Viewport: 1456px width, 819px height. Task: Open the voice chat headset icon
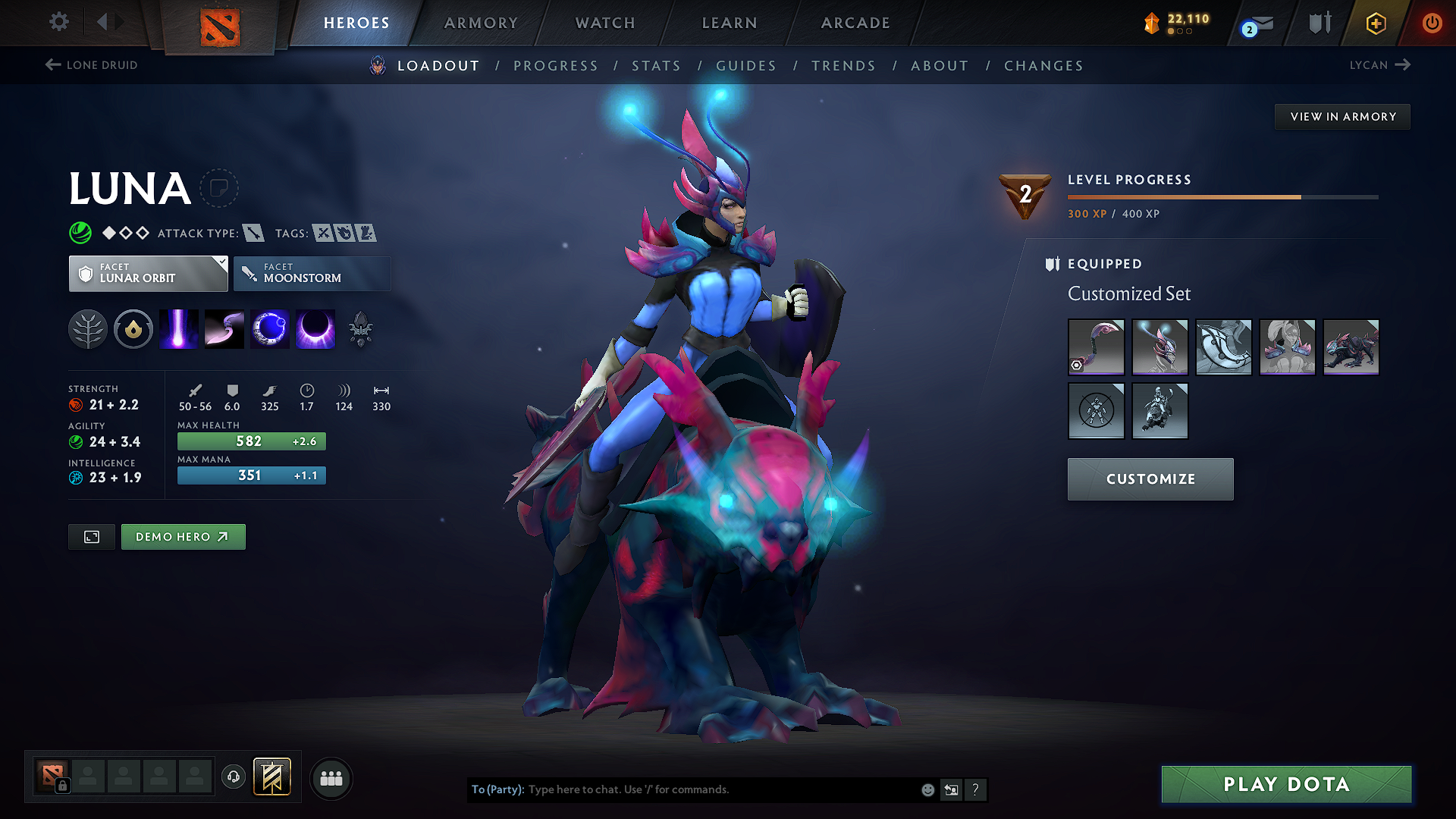[x=233, y=778]
